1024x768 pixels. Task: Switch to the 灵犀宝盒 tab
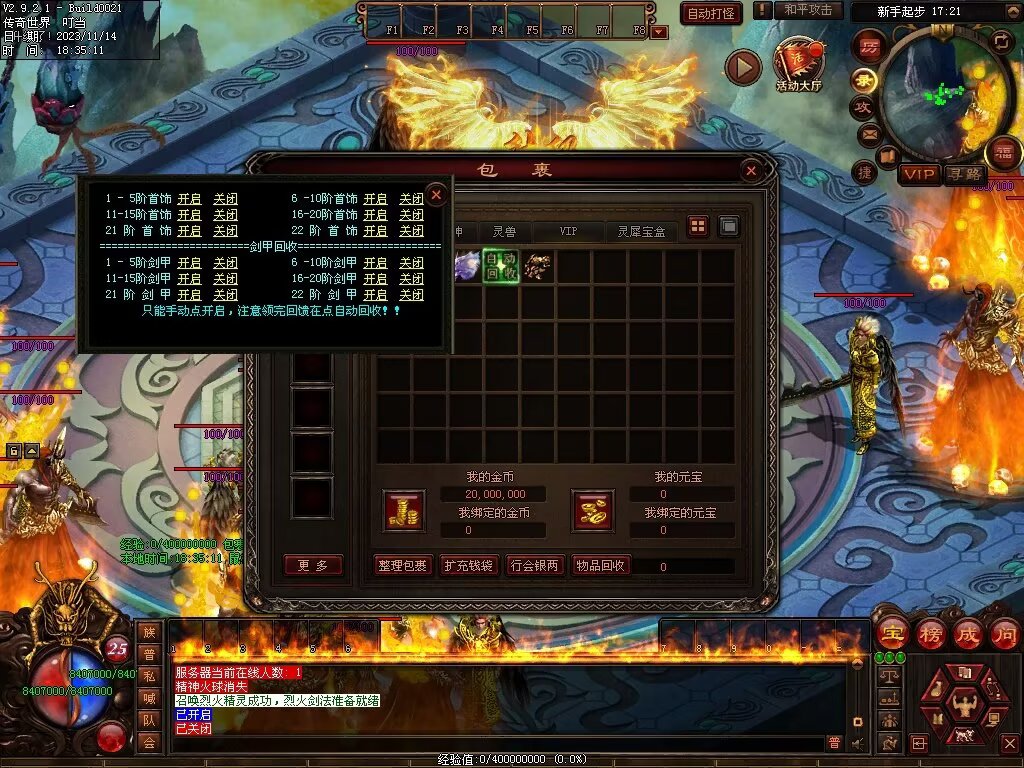point(641,231)
